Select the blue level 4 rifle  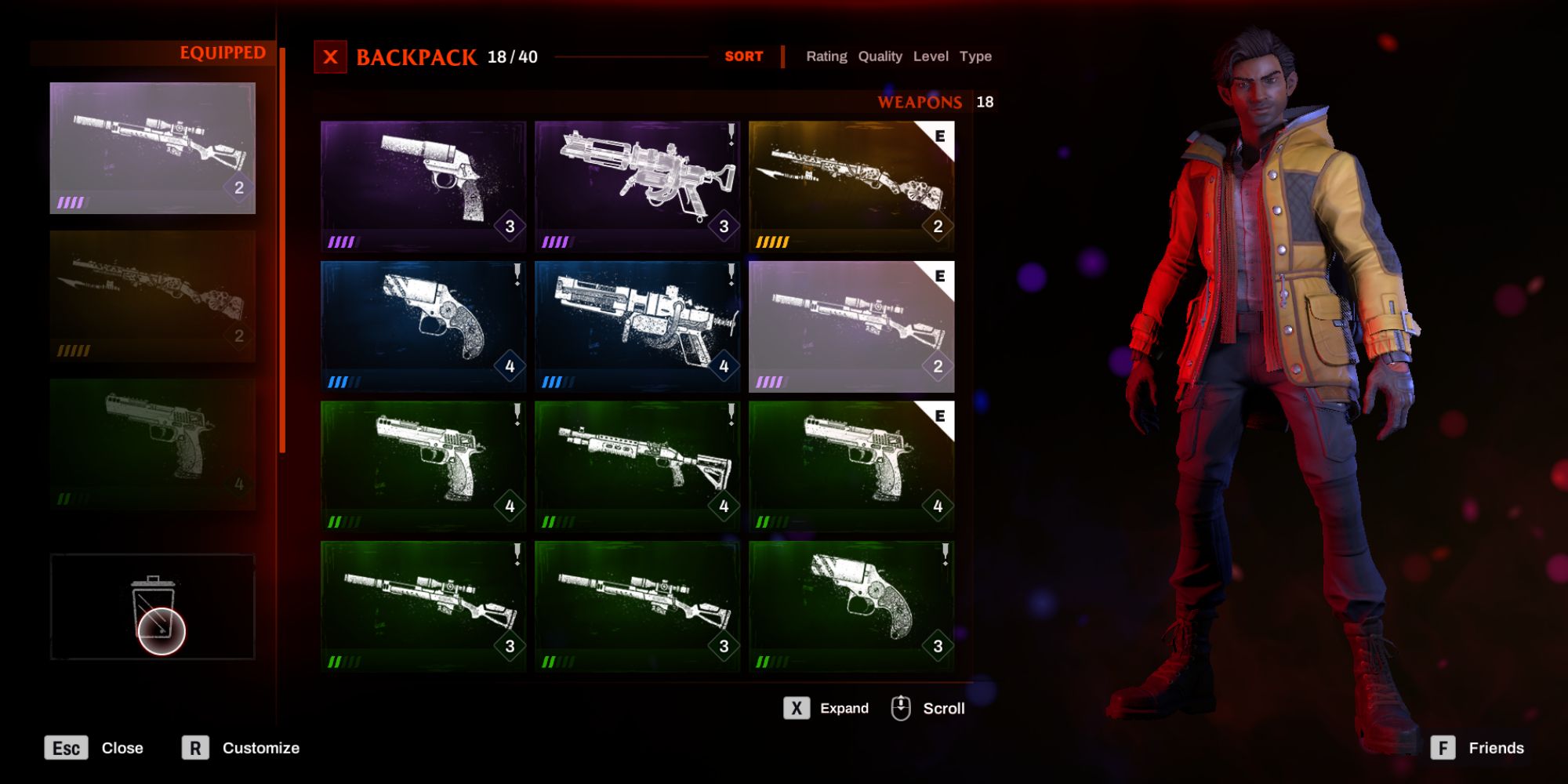637,326
